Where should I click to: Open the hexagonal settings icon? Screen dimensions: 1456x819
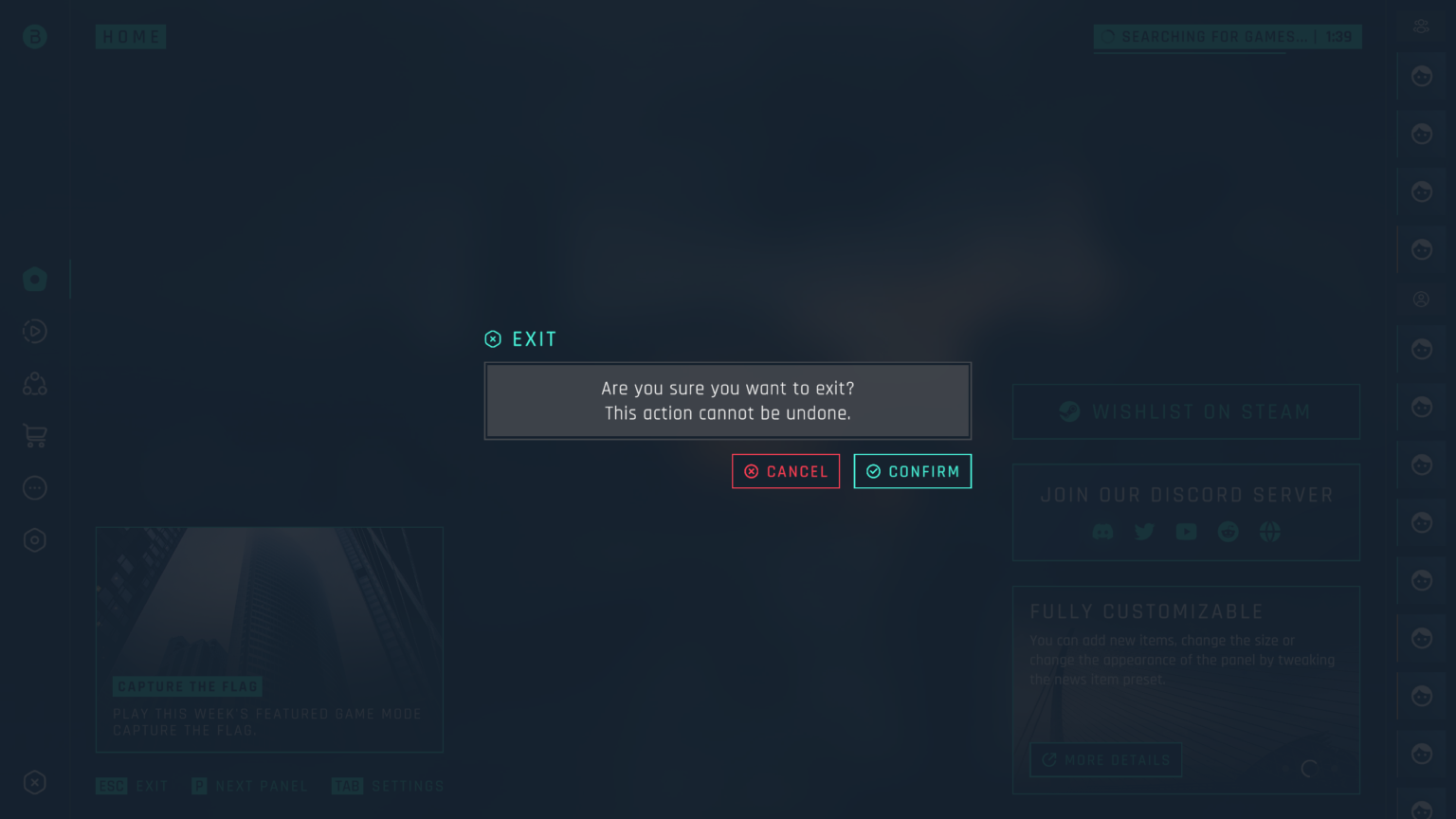click(35, 539)
